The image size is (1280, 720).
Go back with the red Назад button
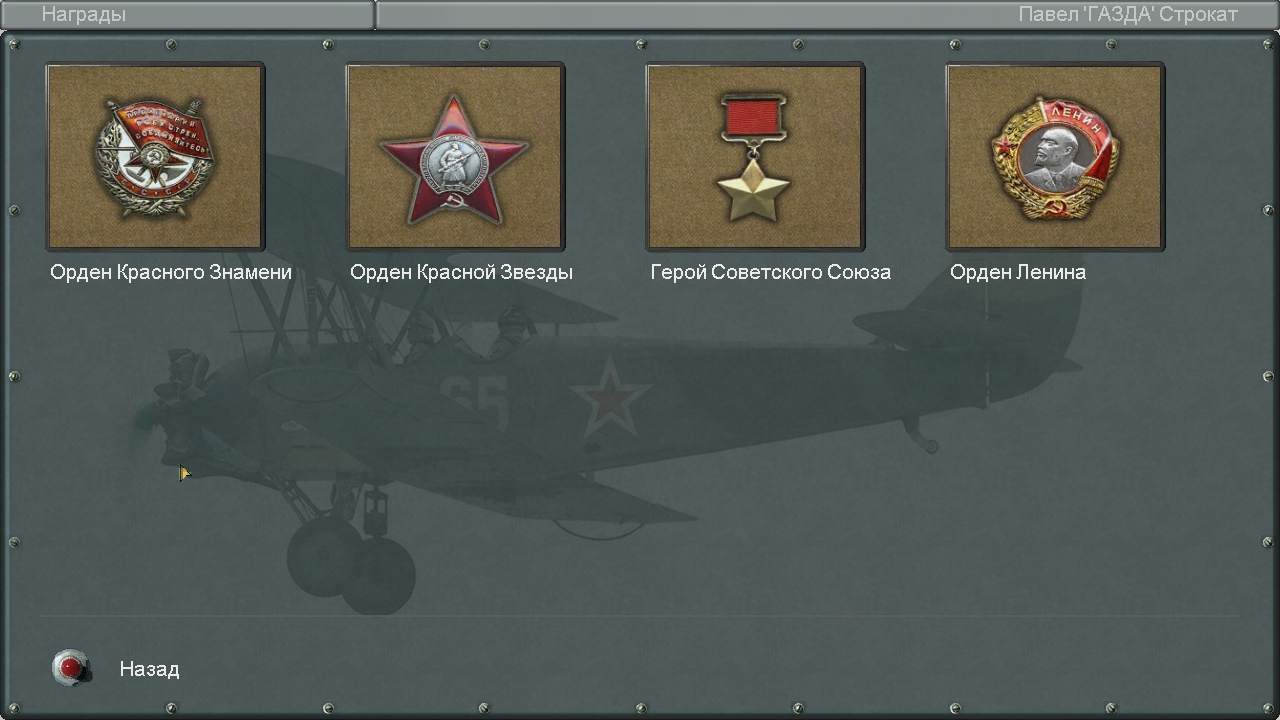71,667
